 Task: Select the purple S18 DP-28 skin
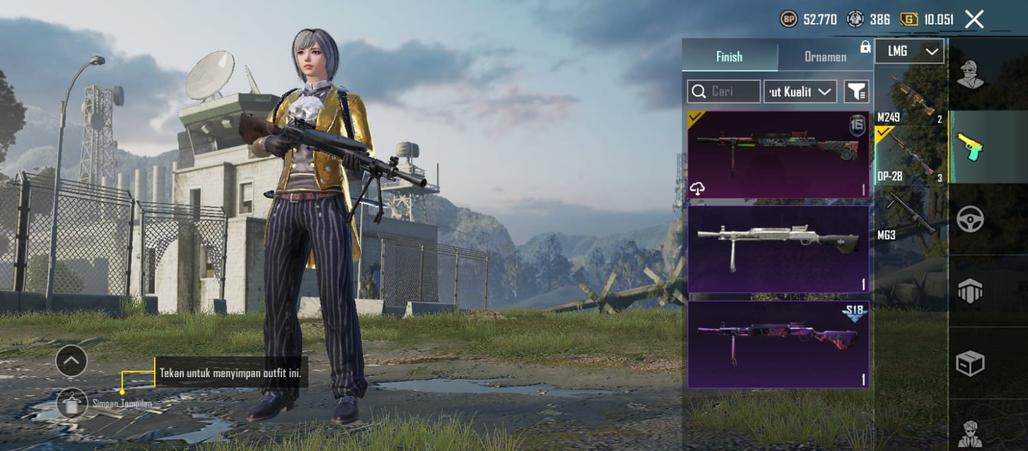point(778,344)
